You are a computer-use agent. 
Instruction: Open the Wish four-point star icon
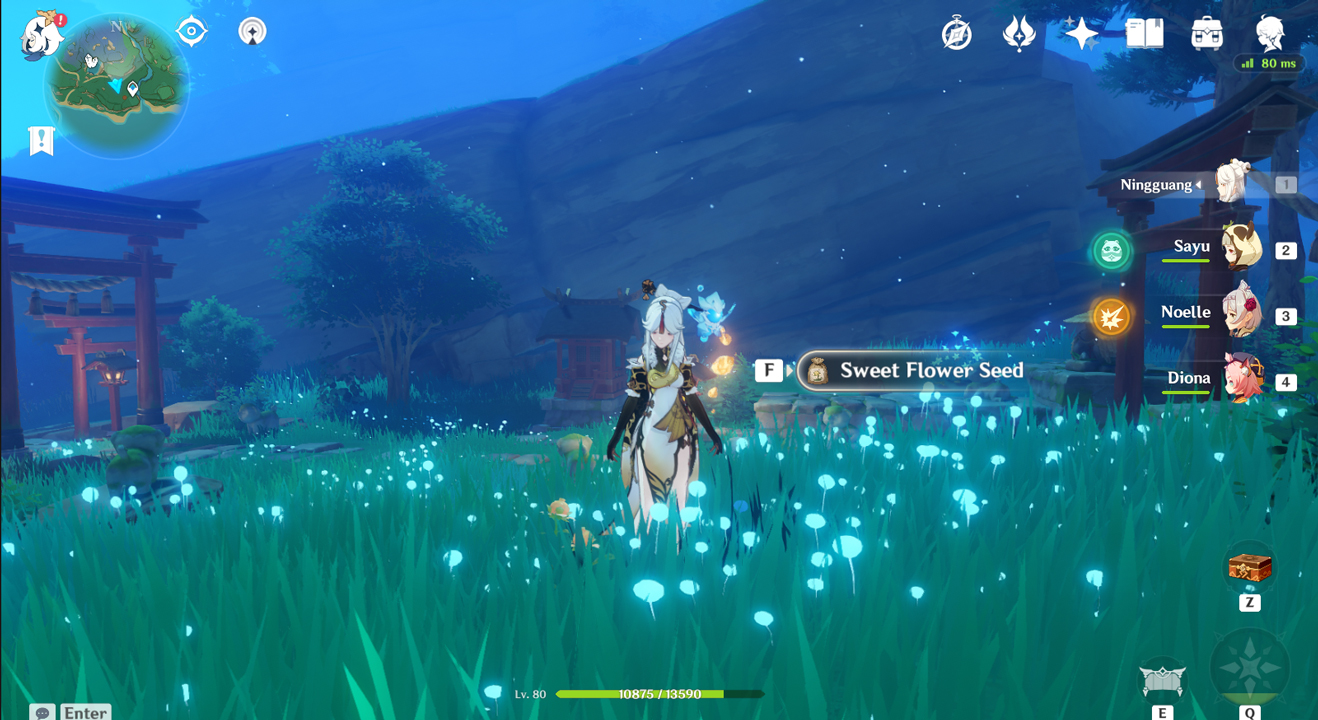pos(1081,34)
